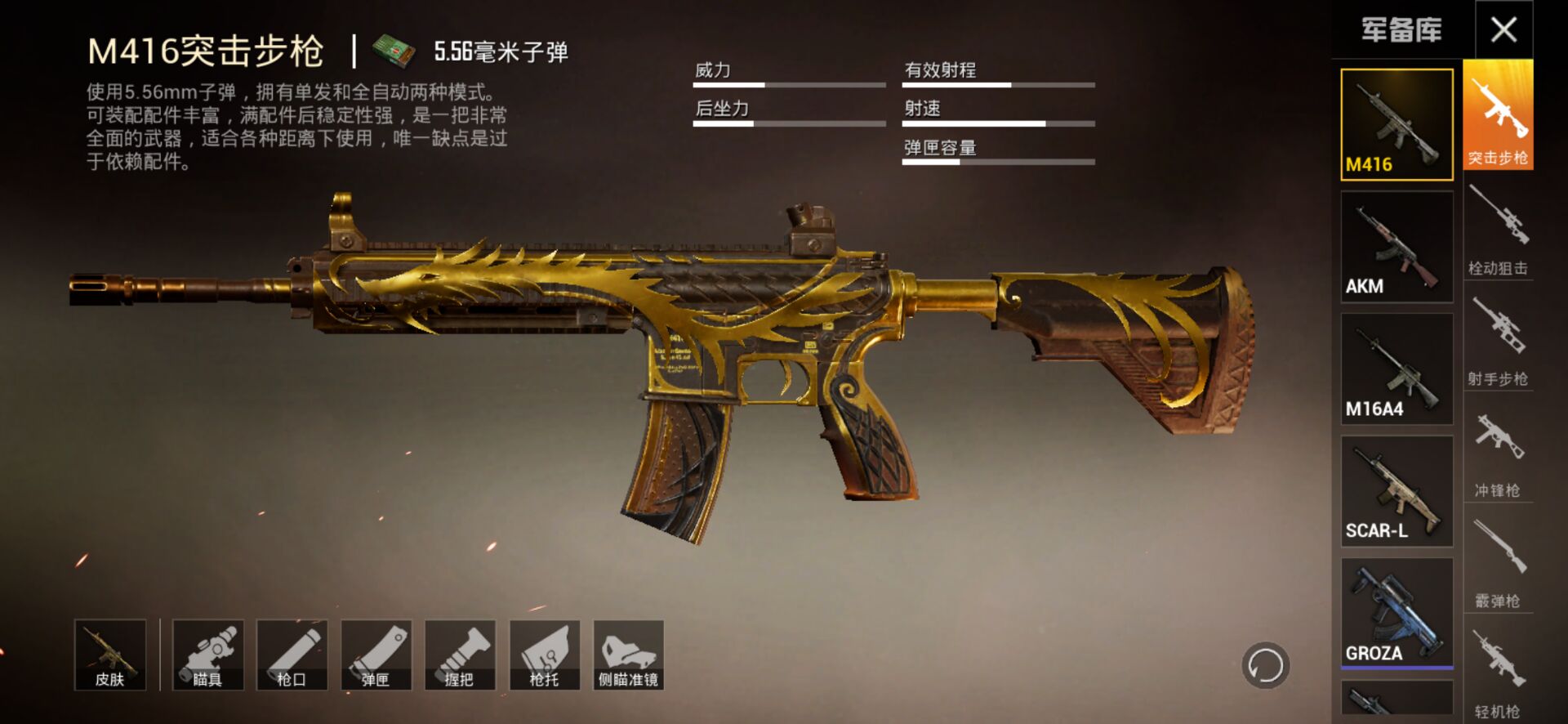Screen dimensions: 1568x724
Task: Select the 握把 grip attachment slot
Action: tap(460, 655)
